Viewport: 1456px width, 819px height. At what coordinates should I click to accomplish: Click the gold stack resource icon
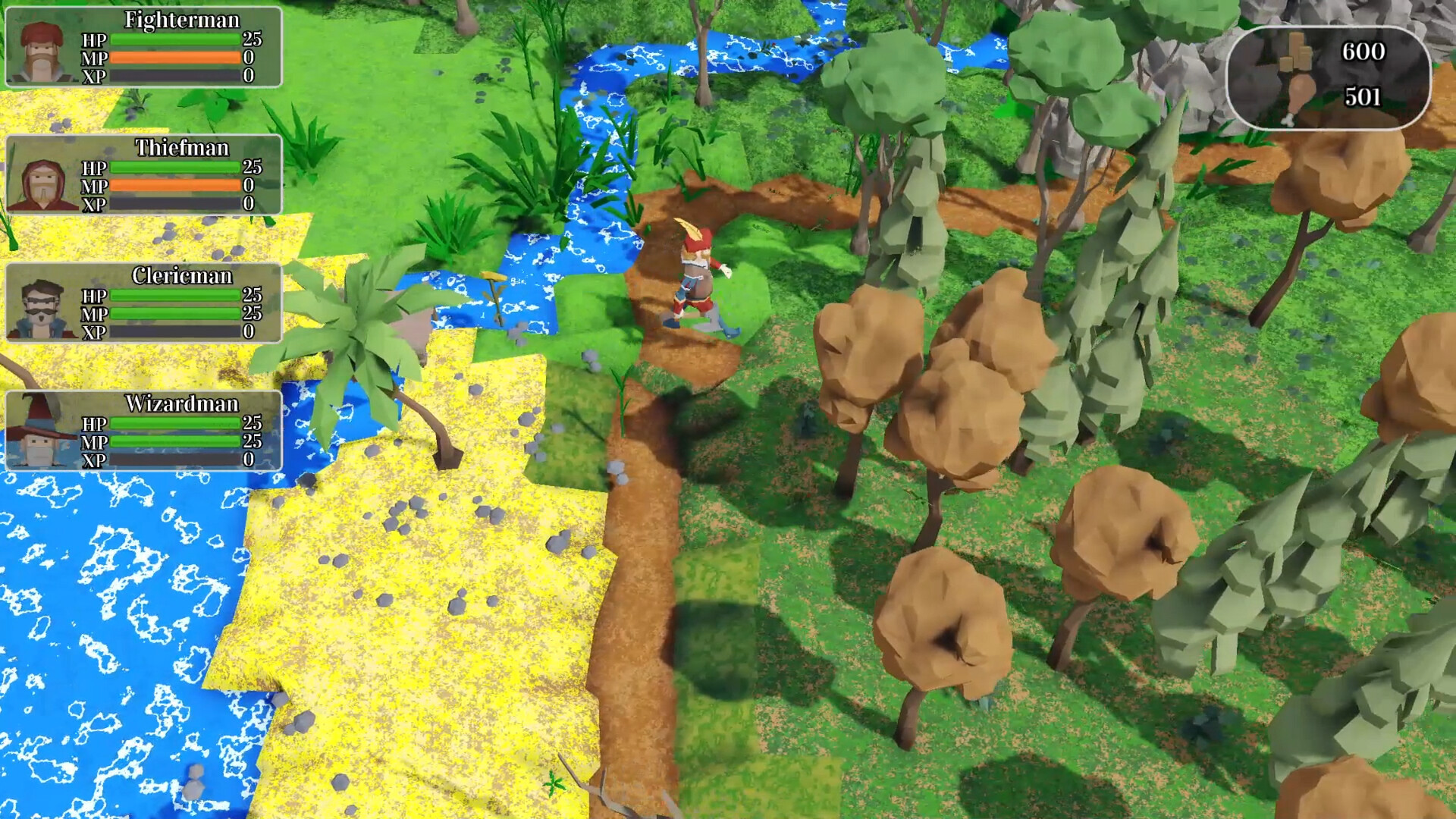1295,53
